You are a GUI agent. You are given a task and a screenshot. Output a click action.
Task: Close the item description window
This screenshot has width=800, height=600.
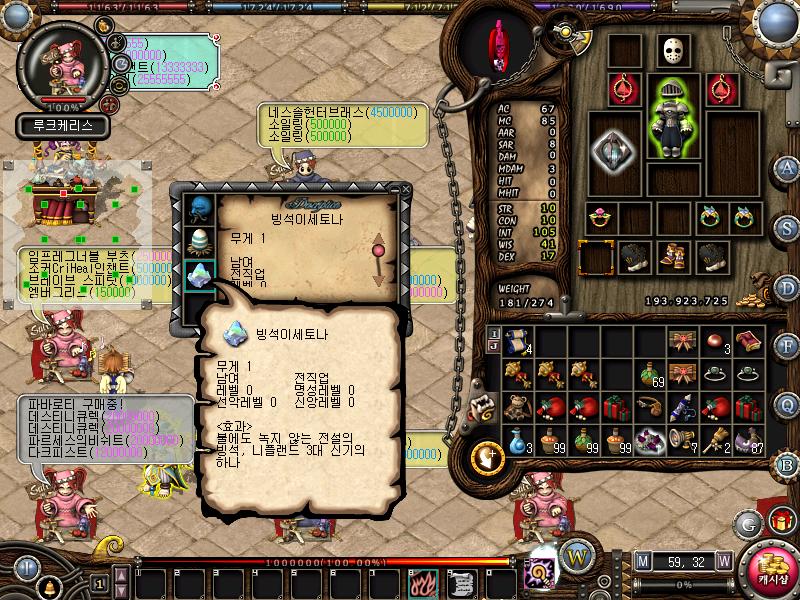[406, 187]
